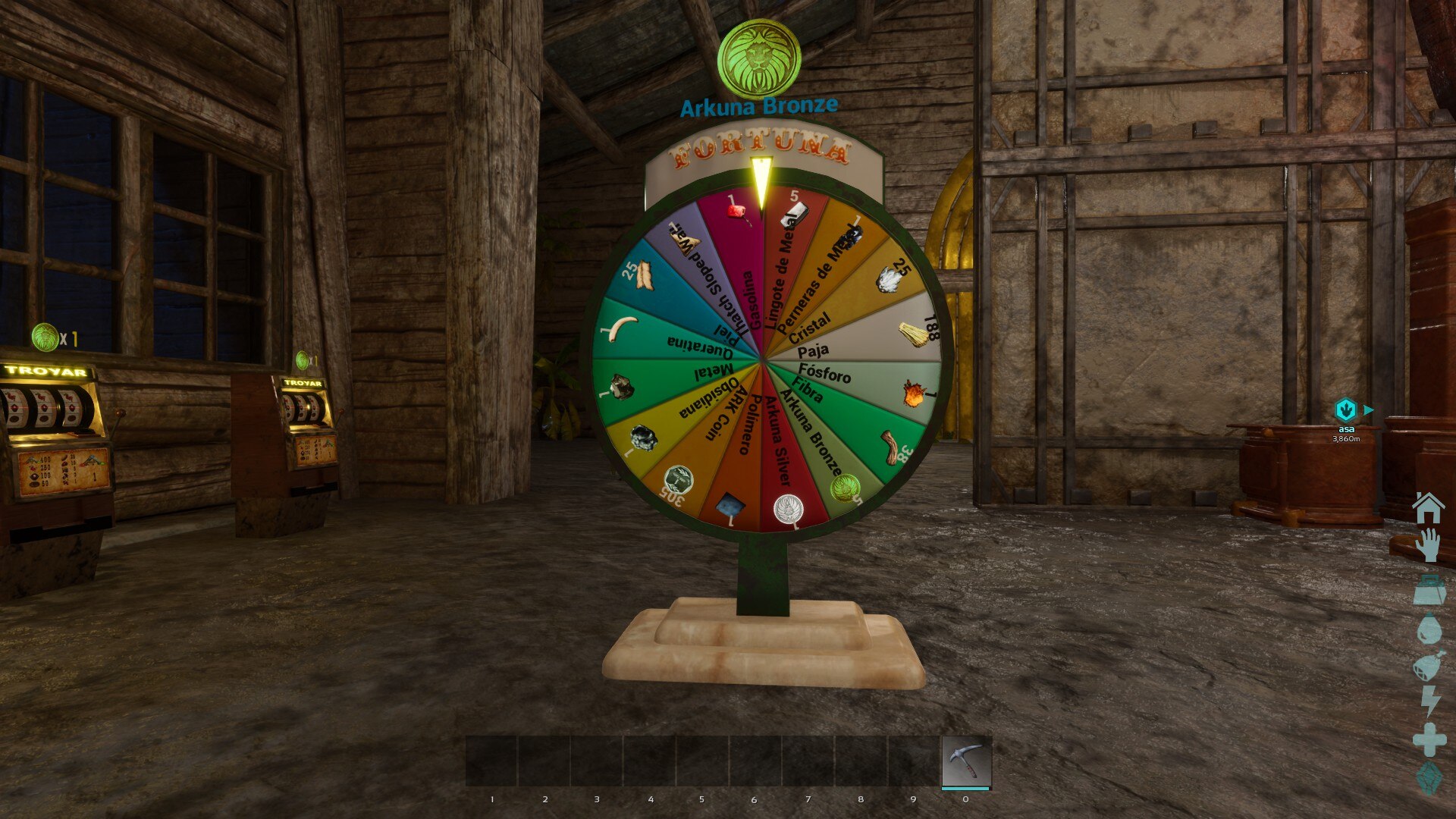
Task: Click the asa waypoint marker
Action: (1345, 410)
